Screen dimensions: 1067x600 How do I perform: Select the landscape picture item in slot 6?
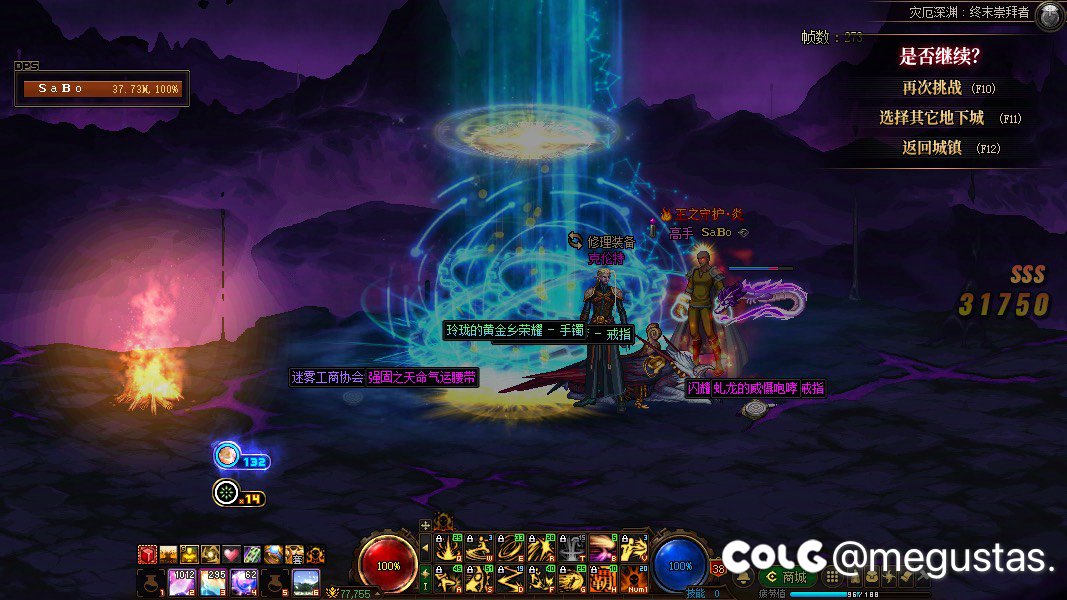click(x=306, y=582)
